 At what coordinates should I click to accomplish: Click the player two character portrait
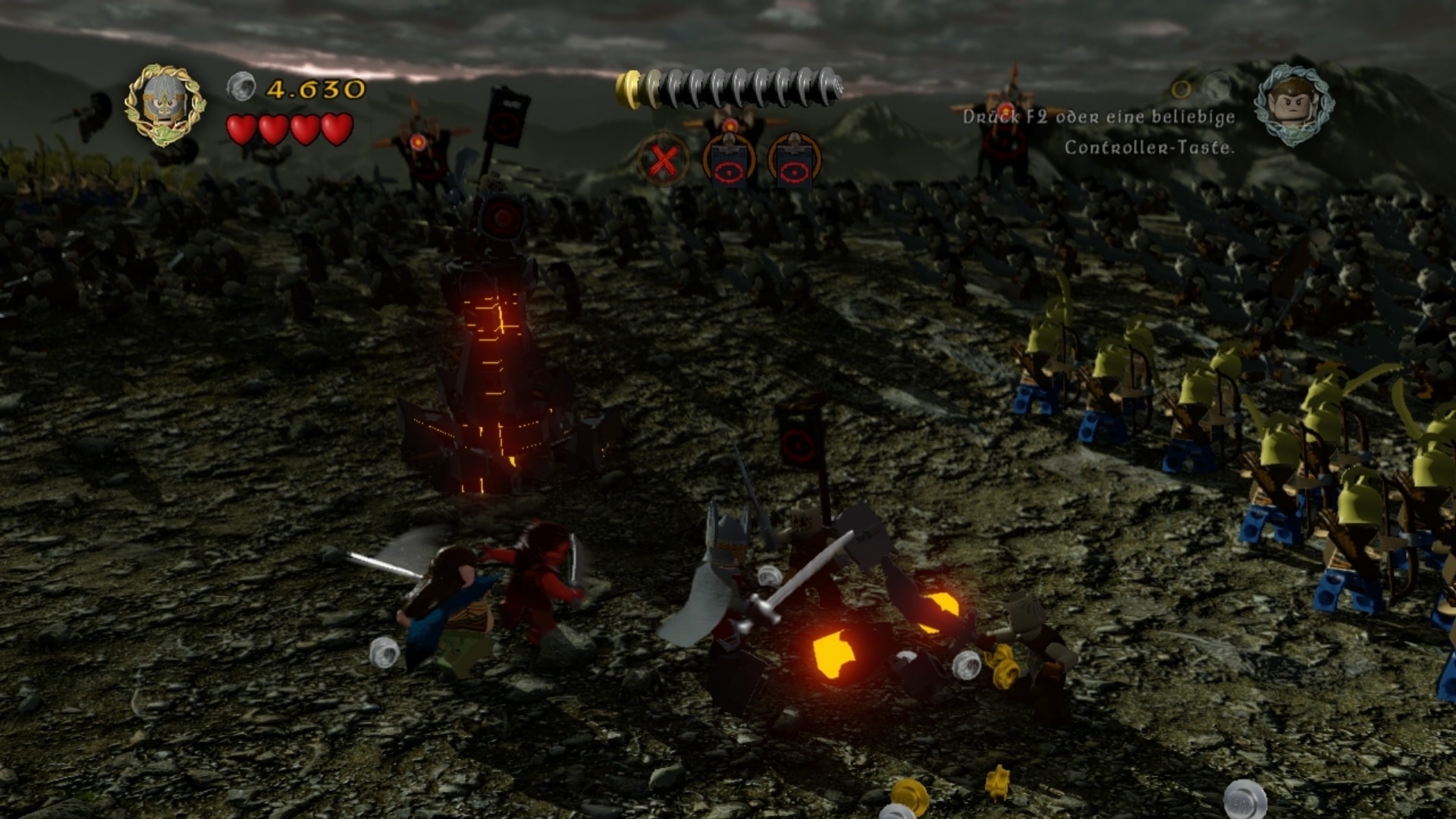coord(1294,104)
